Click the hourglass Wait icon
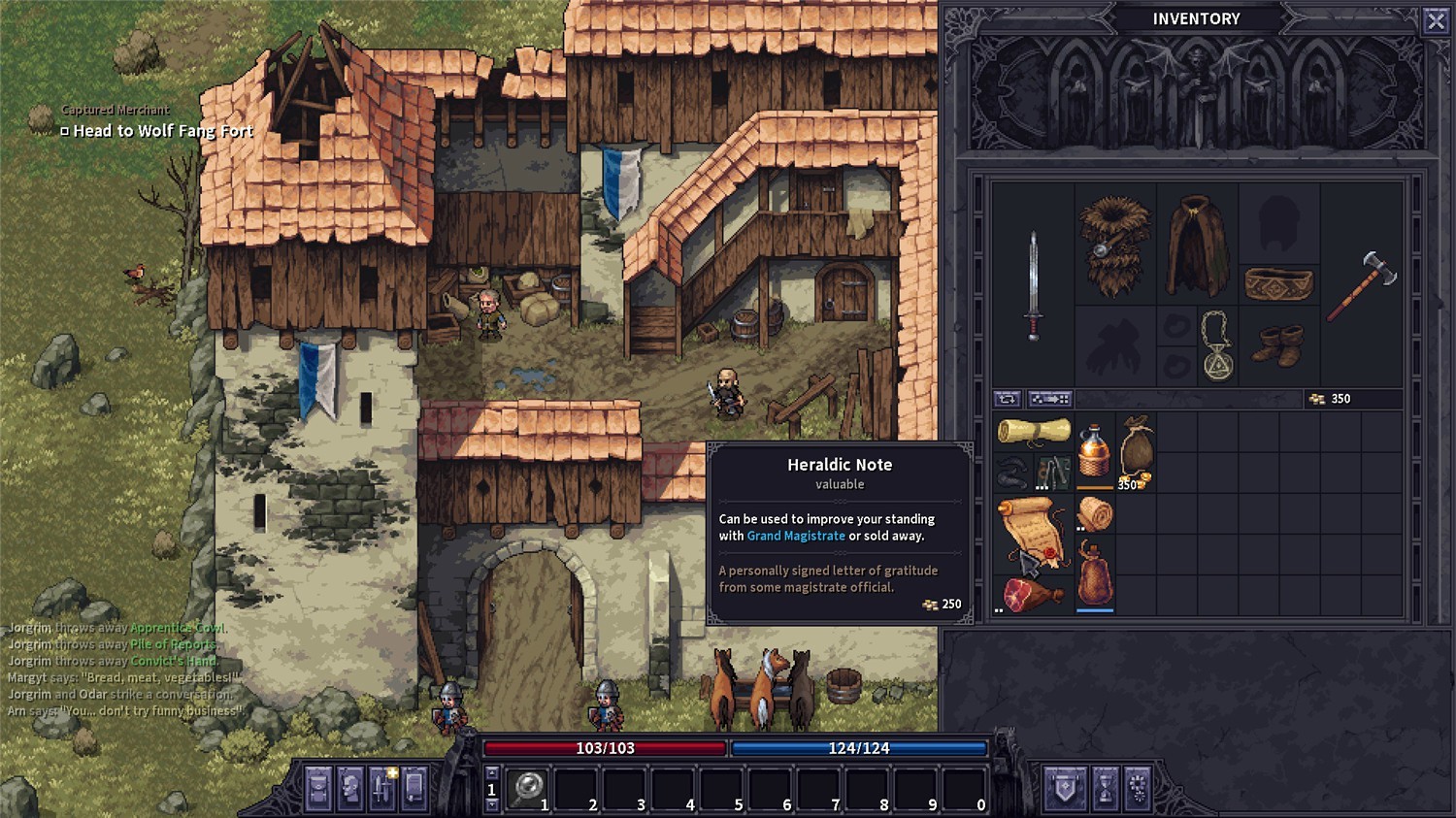The height and width of the screenshot is (818, 1456). point(1106,788)
